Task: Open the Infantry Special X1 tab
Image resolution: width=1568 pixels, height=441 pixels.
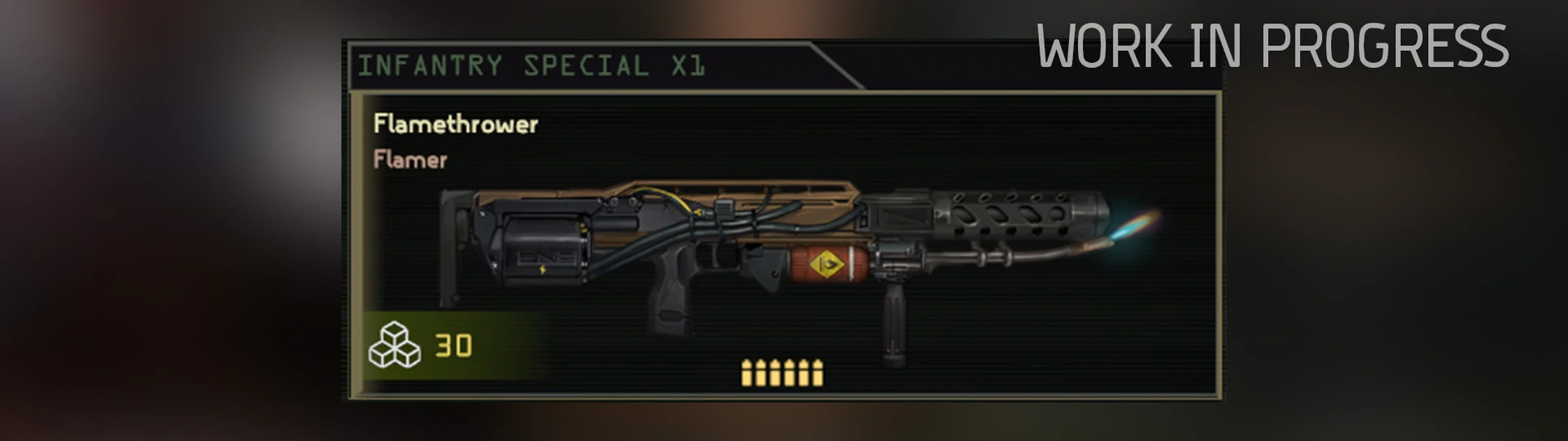Action: (x=530, y=66)
